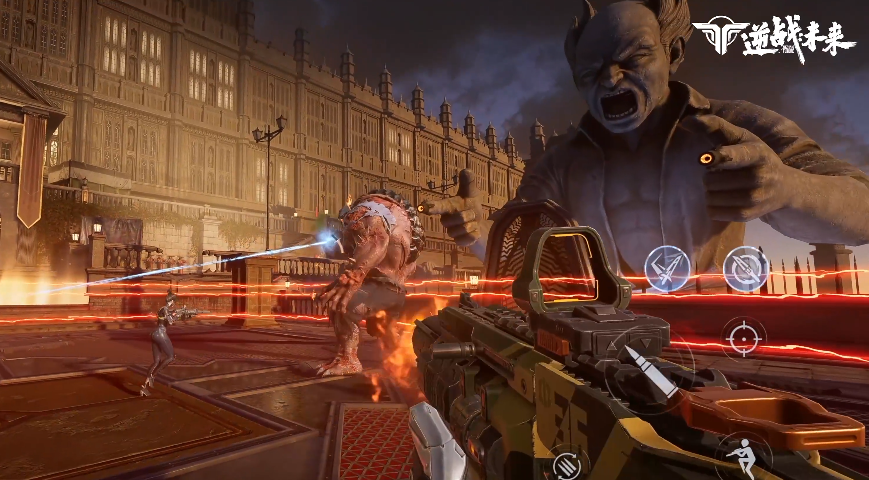
Task: Trigger the rocket strike skill icon
Action: 665,267
